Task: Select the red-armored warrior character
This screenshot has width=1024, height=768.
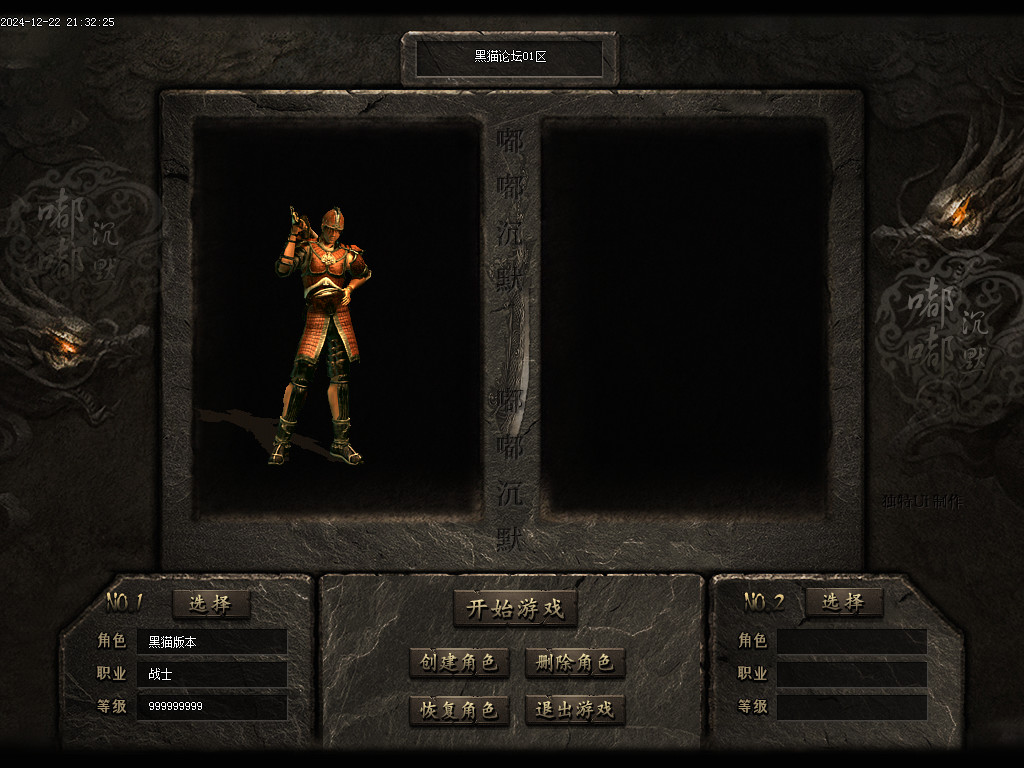Action: [323, 335]
